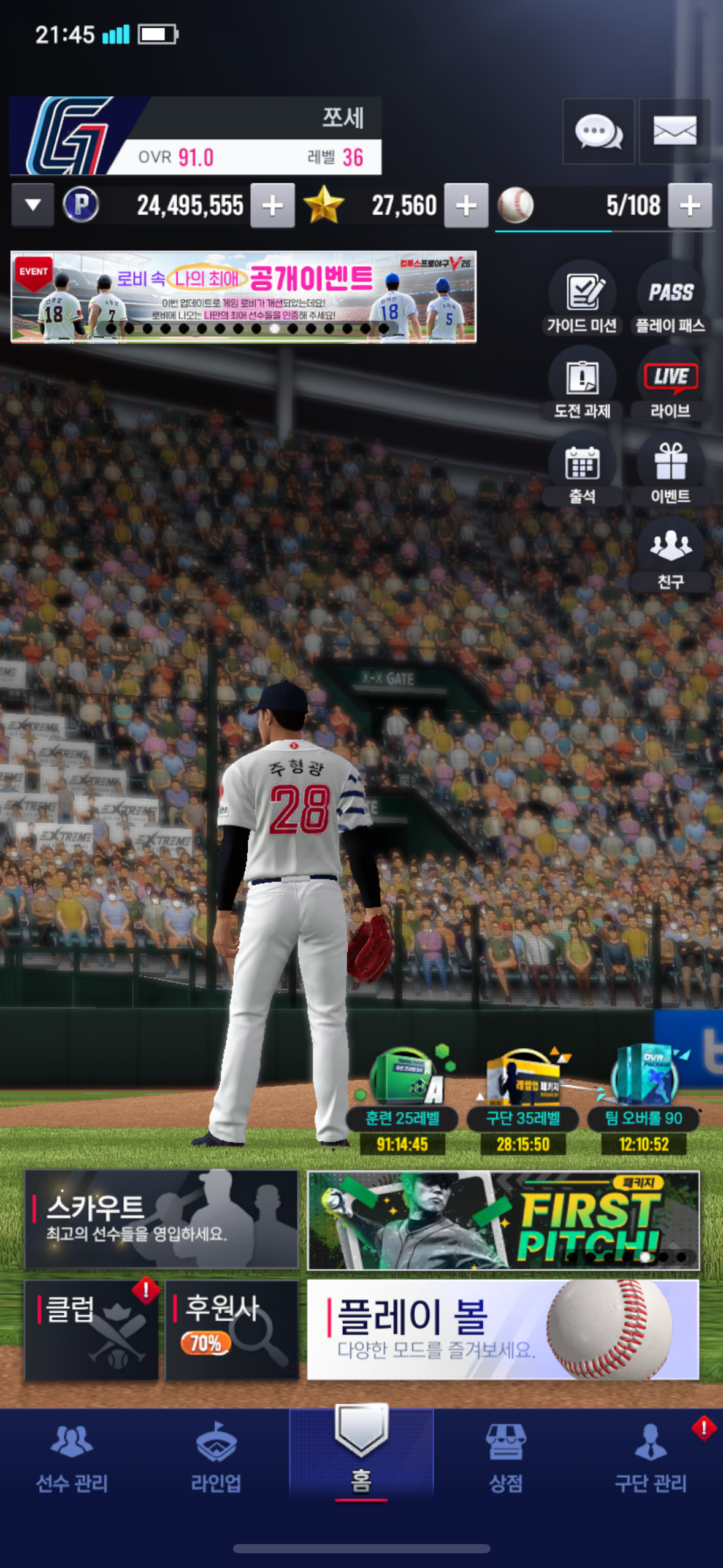Switch to the 라인업 lineup tab
723x1568 pixels.
[216, 1458]
